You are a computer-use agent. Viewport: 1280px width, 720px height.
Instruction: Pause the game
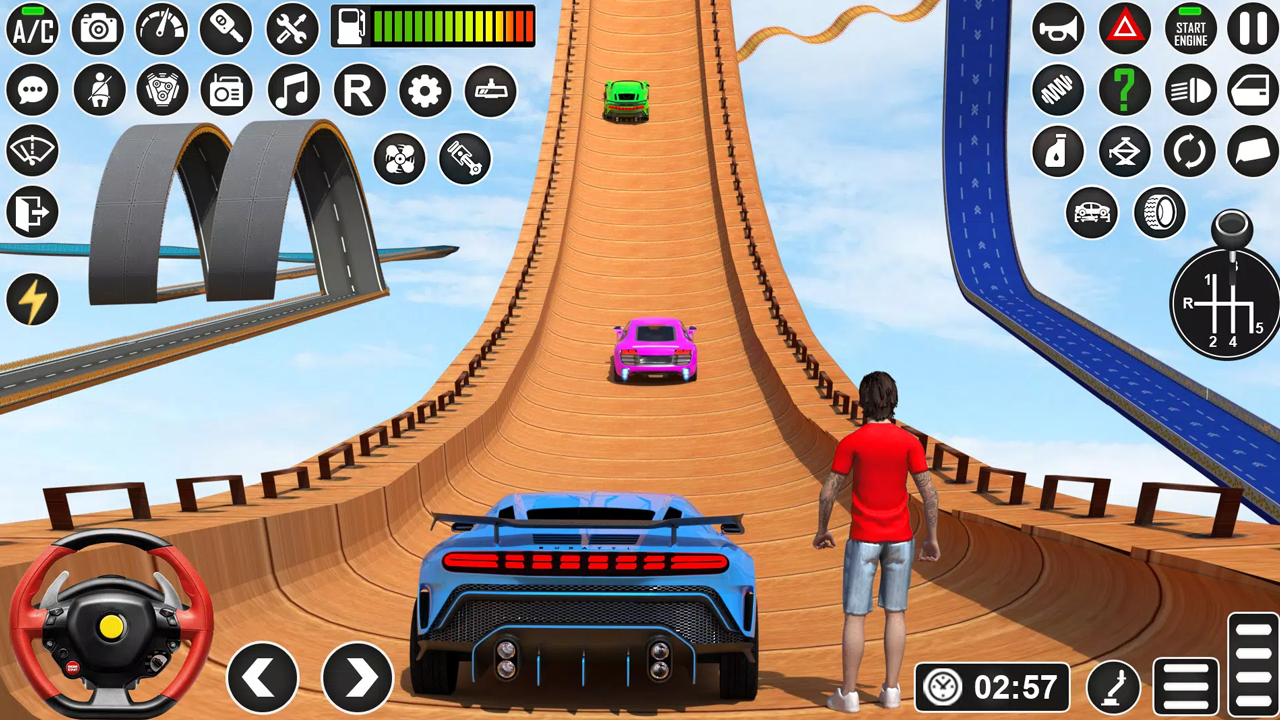click(x=1251, y=30)
